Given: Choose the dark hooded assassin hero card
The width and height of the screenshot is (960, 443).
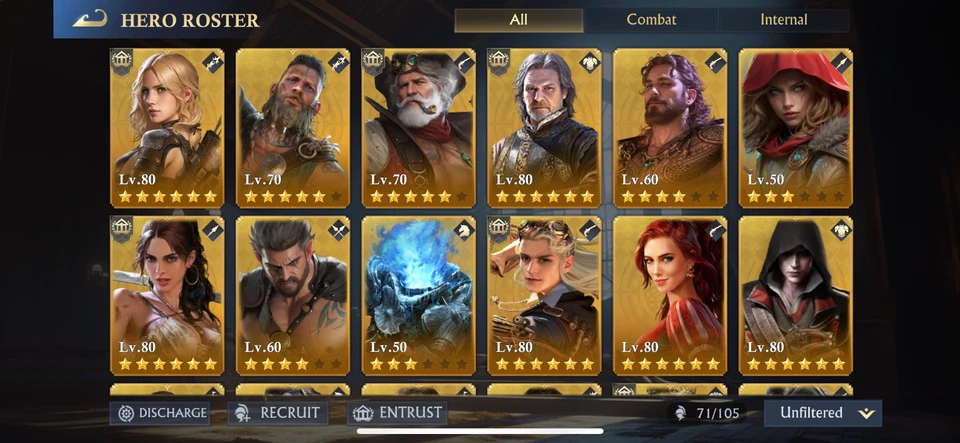Looking at the screenshot, I should [795, 295].
